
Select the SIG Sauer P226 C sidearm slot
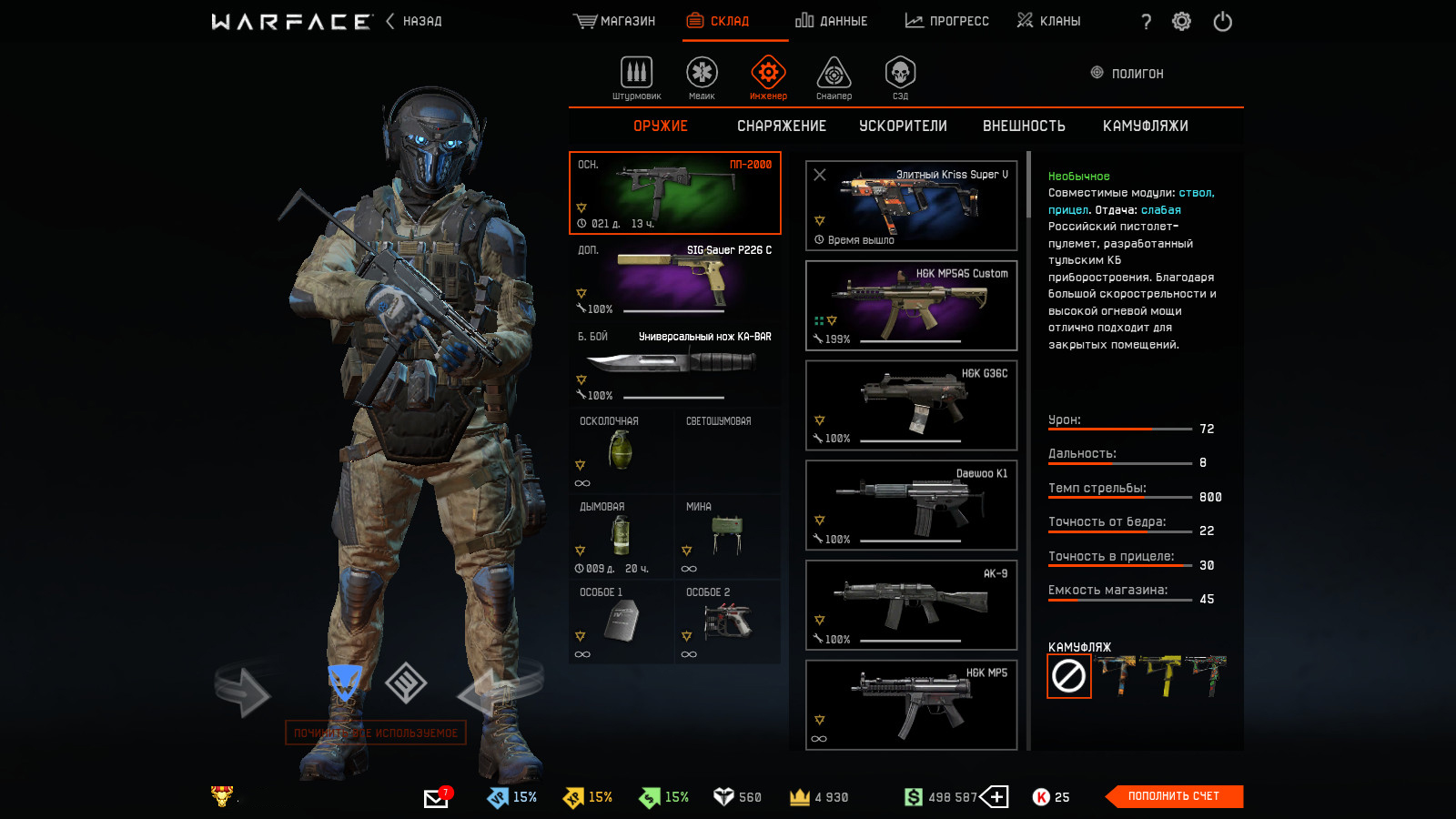click(674, 278)
